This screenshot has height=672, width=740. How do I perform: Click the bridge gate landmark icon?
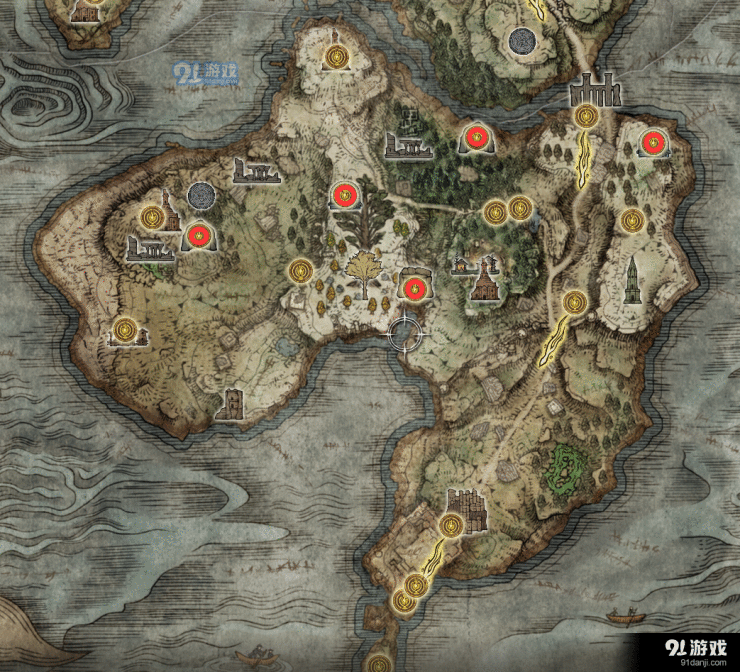point(595,92)
